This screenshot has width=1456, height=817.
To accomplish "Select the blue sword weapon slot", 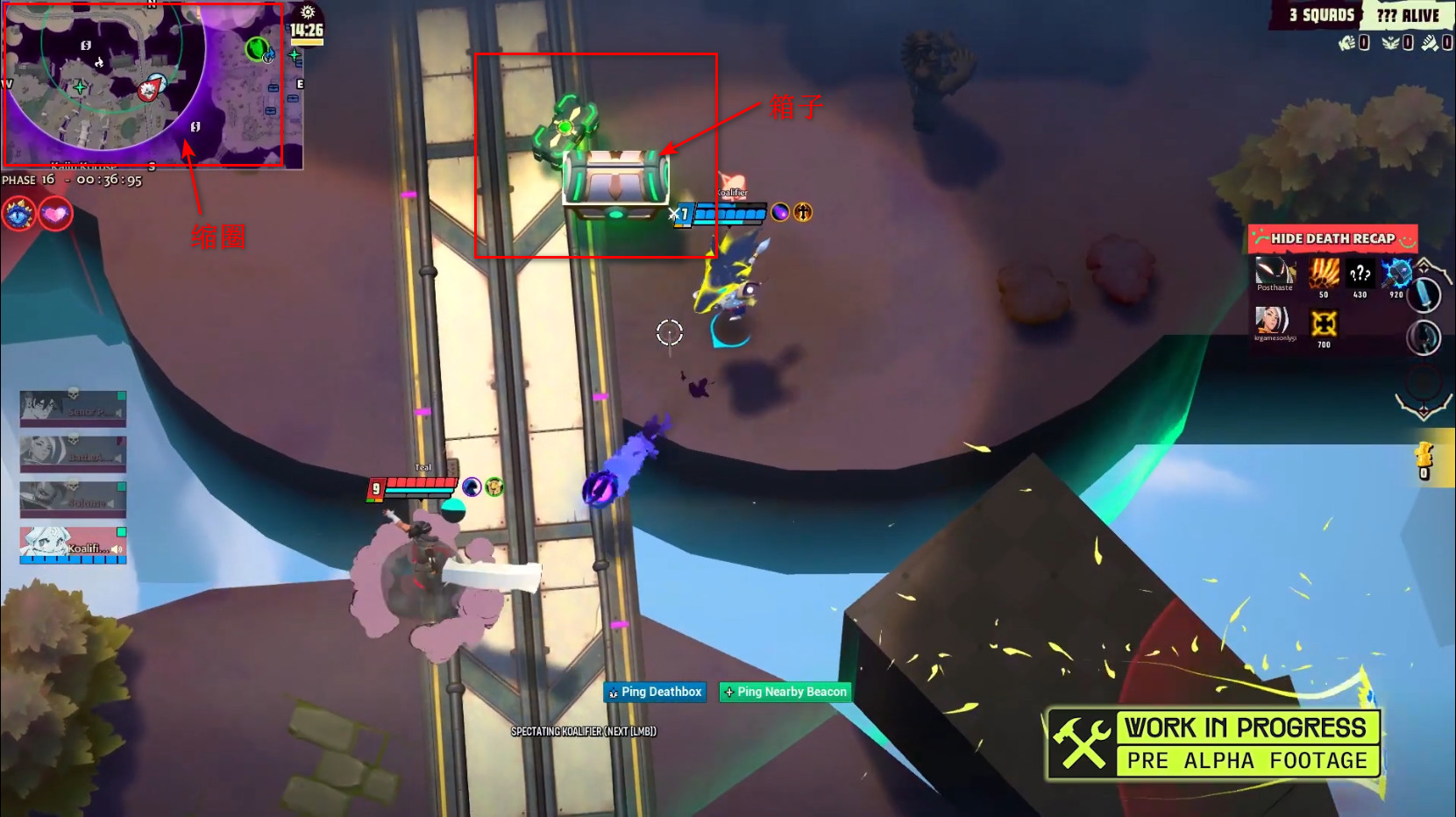I will click(x=1424, y=295).
